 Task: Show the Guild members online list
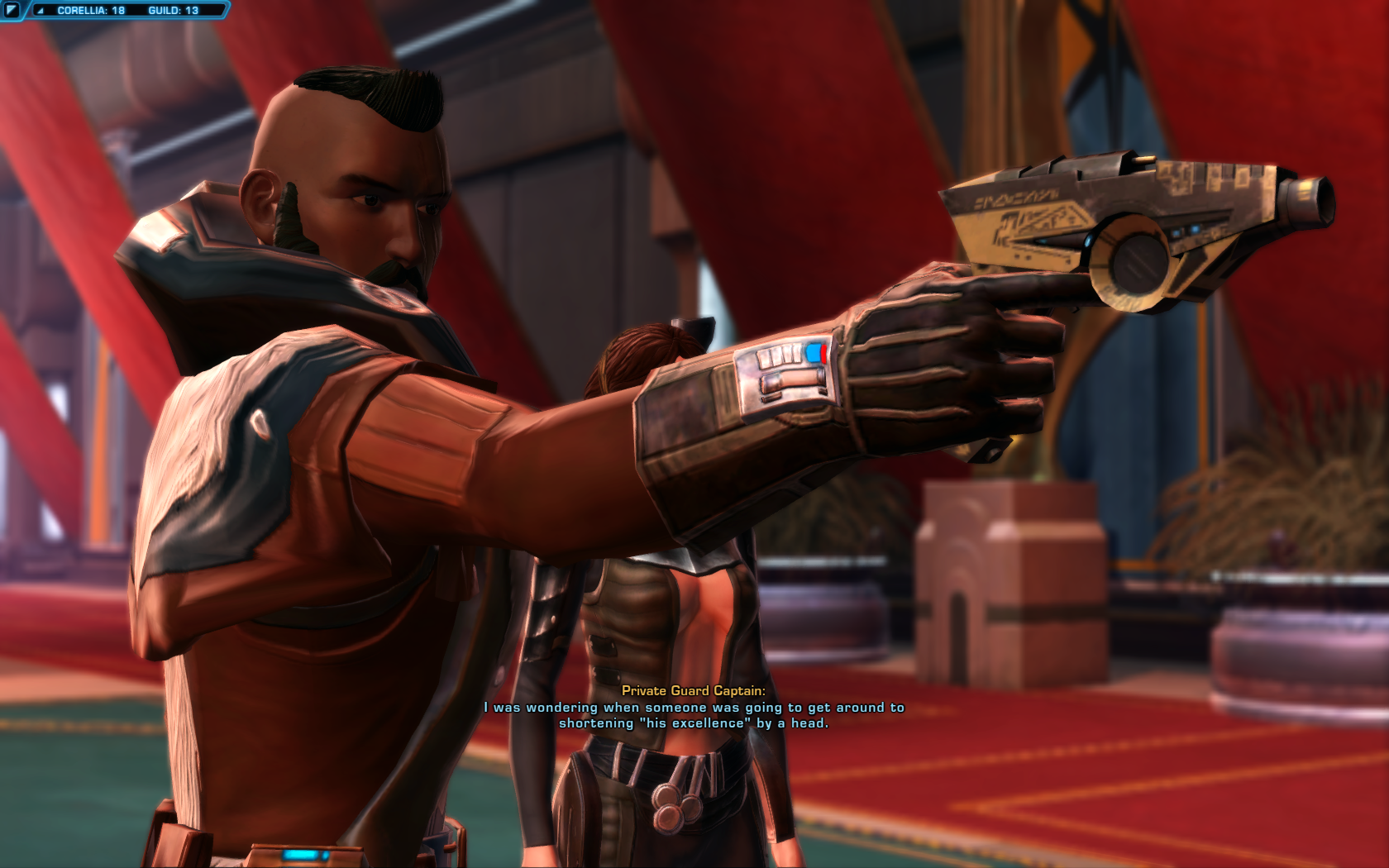pyautogui.click(x=173, y=11)
